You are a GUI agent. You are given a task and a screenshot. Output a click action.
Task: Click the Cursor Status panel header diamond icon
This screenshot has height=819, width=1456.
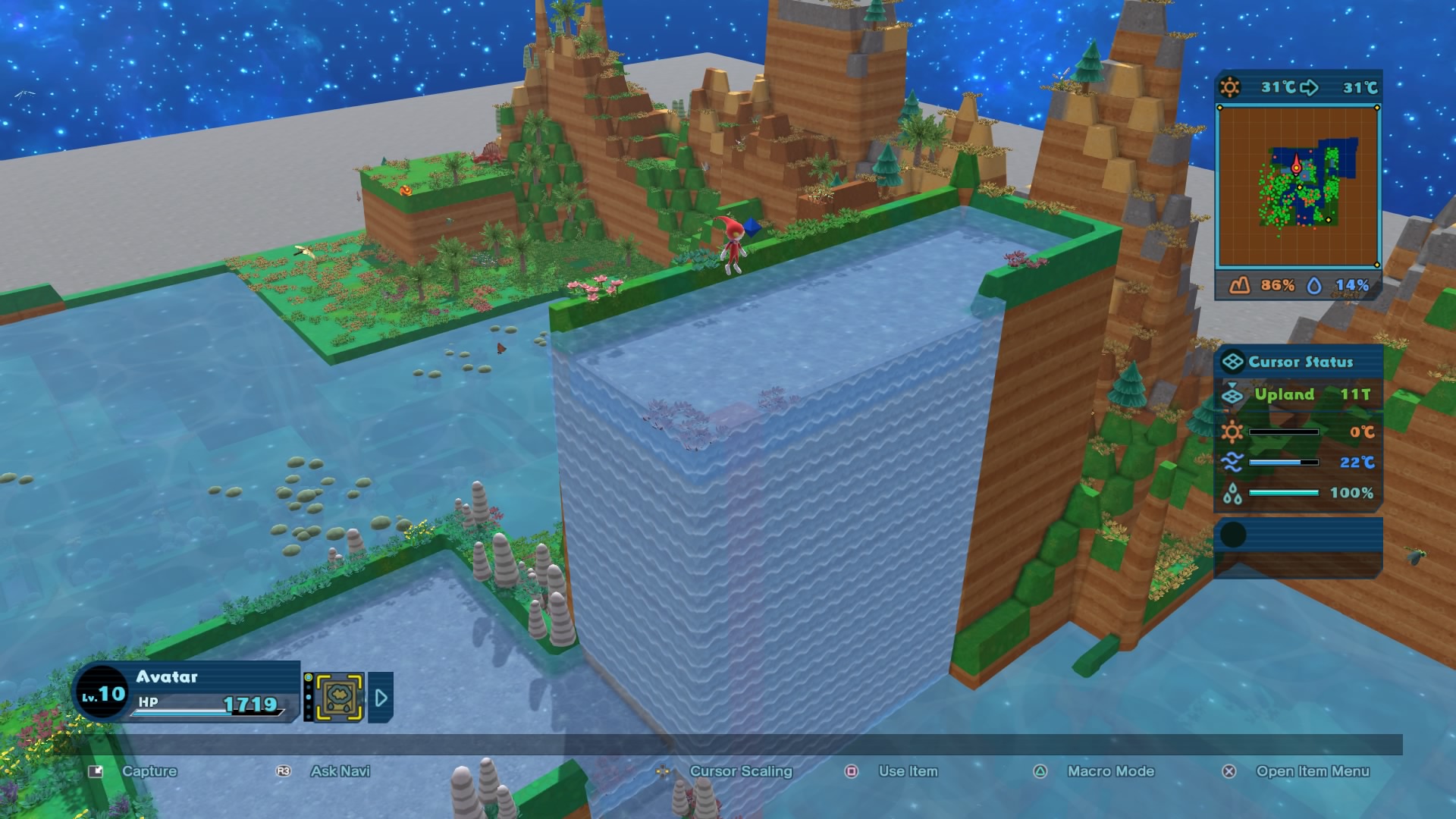point(1232,362)
